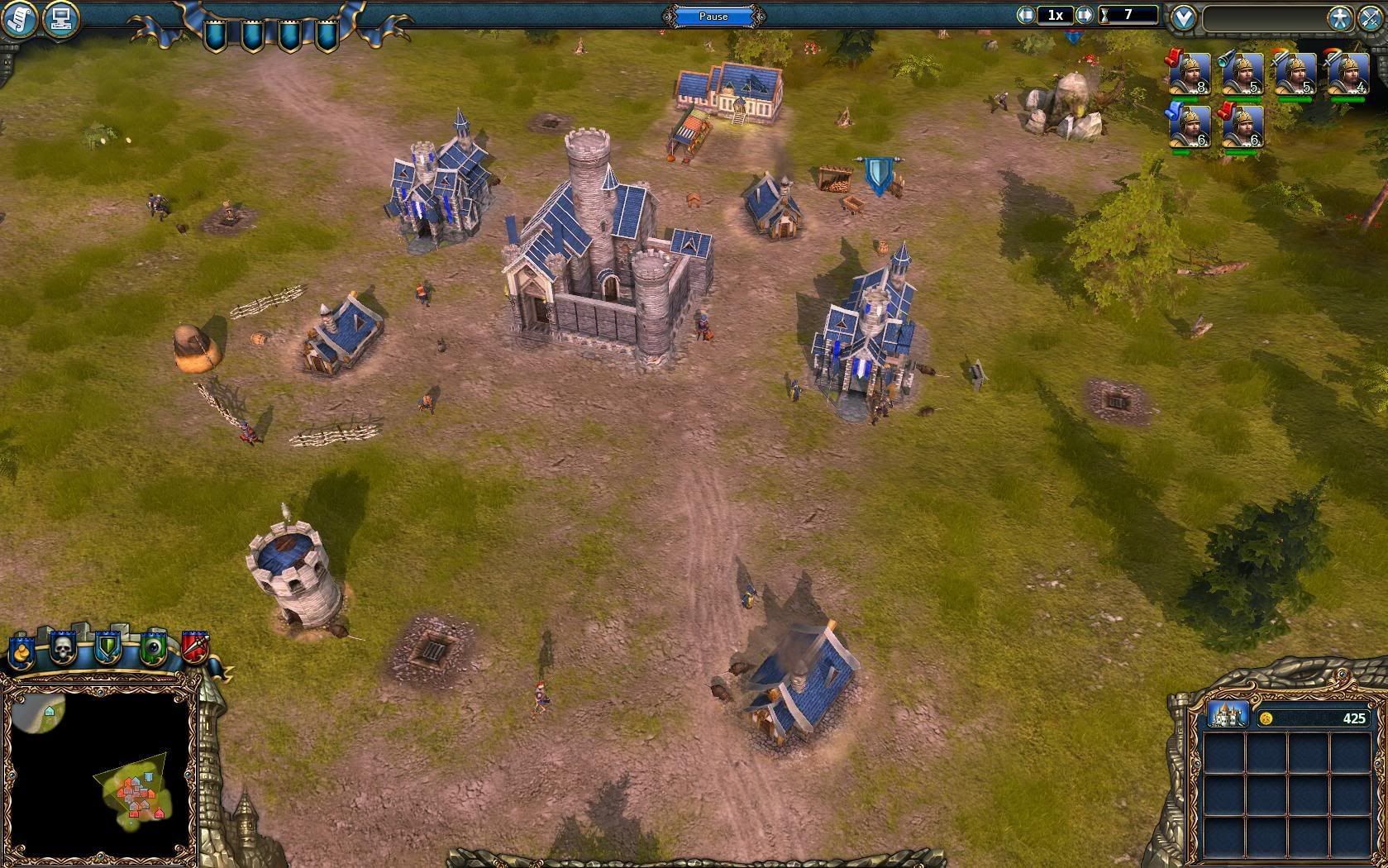1388x868 pixels.
Task: Place an eye explore flag
Action: coord(152,648)
